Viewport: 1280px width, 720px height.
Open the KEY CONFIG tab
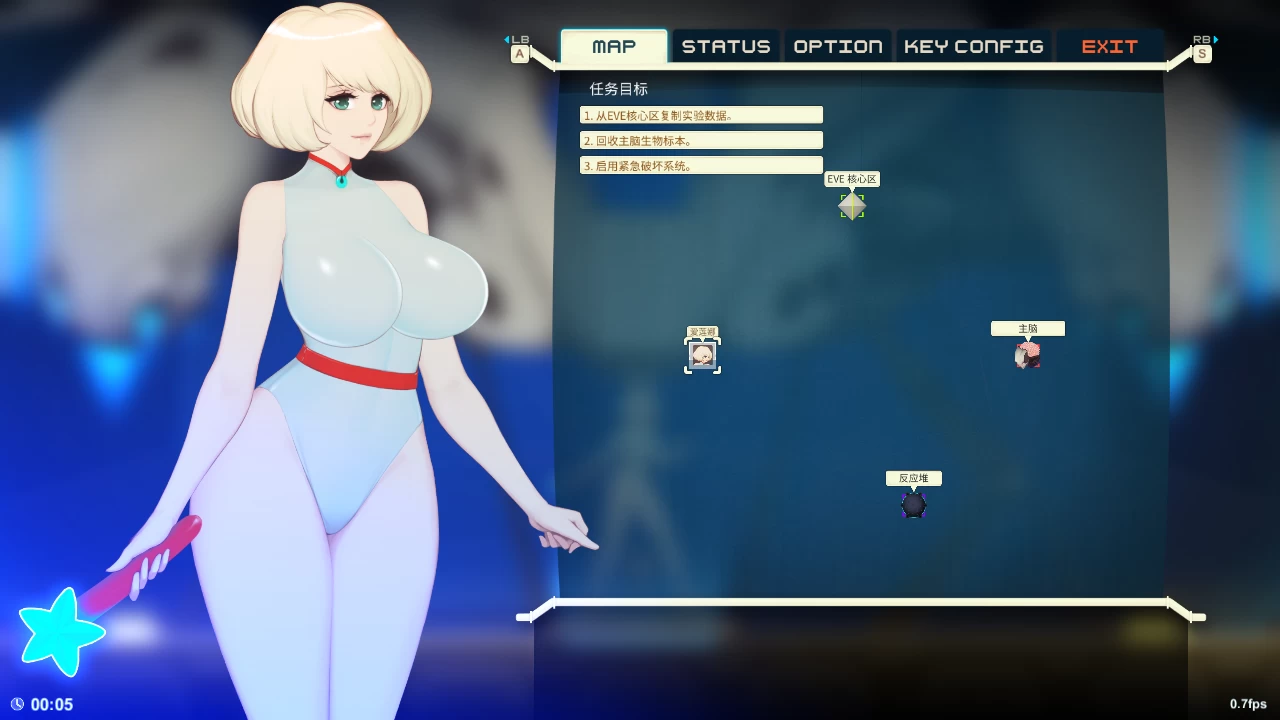[x=972, y=45]
